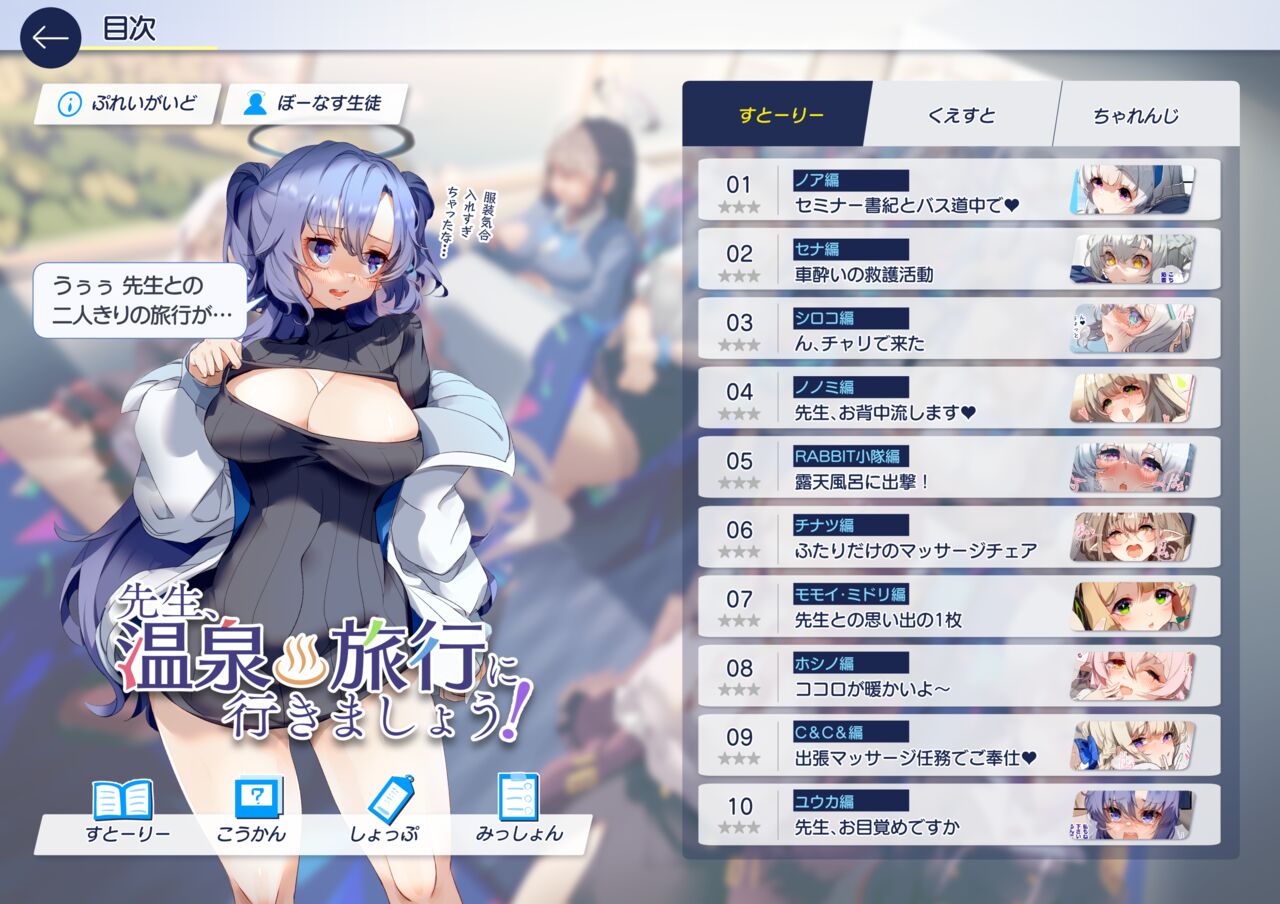Viewport: 1280px width, 904px height.
Task: Choose story 10 ユウカ編
Action: [958, 815]
